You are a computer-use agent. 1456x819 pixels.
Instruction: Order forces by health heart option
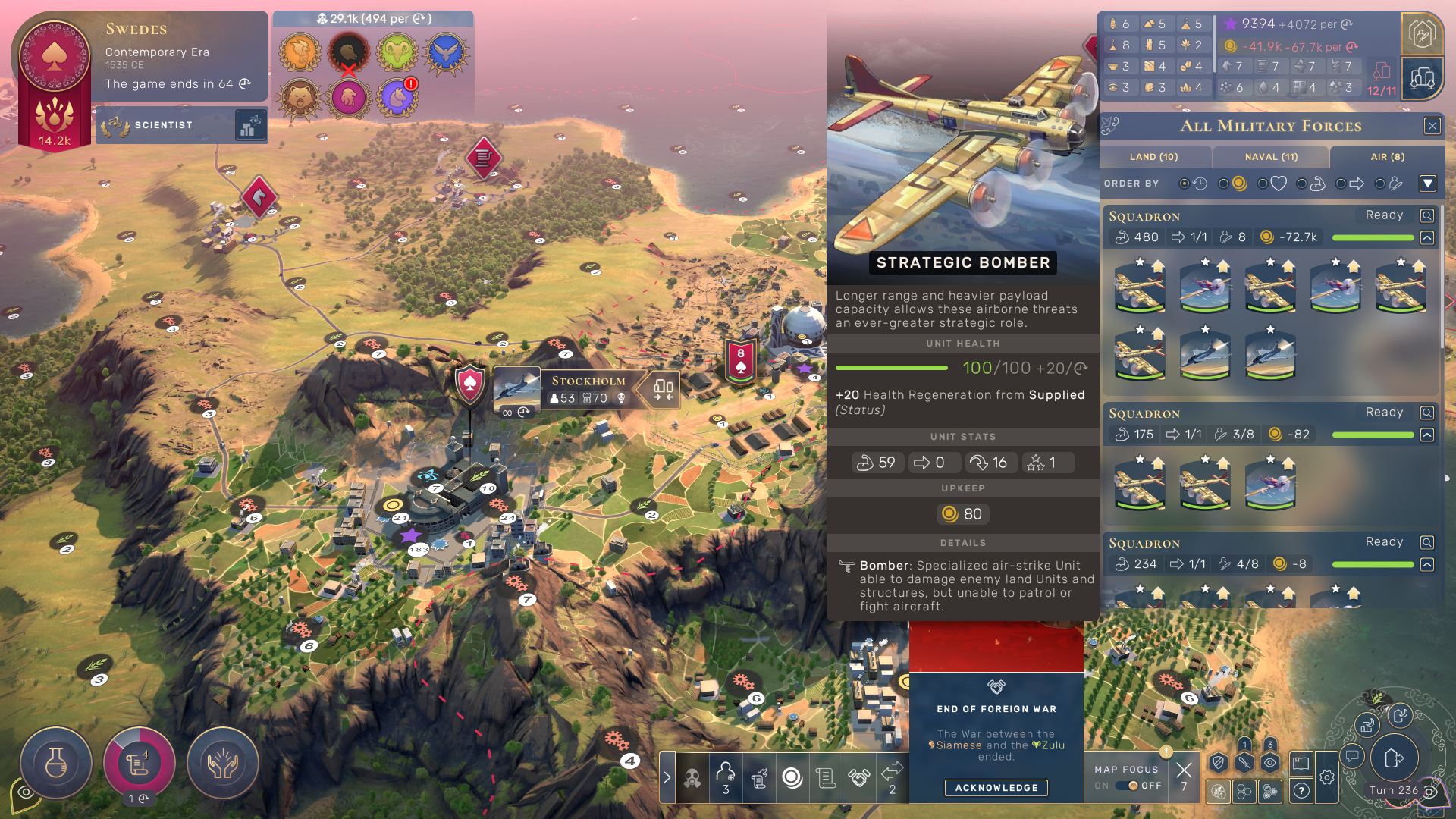click(x=1272, y=184)
